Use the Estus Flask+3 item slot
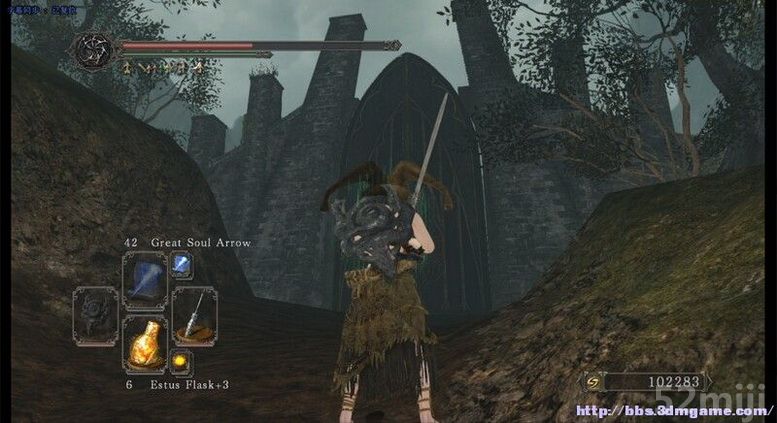This screenshot has width=777, height=423. tap(144, 344)
